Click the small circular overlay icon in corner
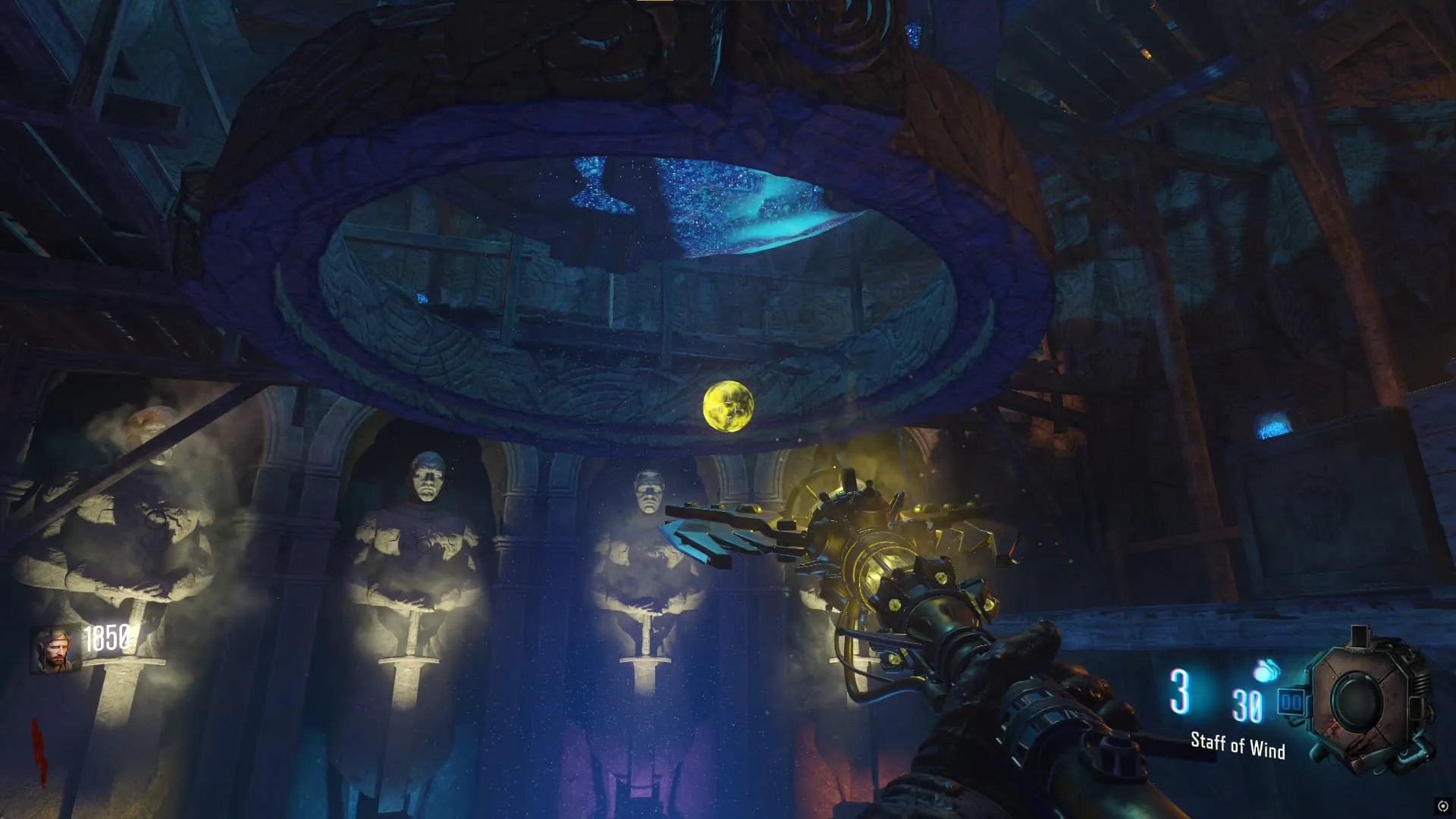 tap(1442, 805)
